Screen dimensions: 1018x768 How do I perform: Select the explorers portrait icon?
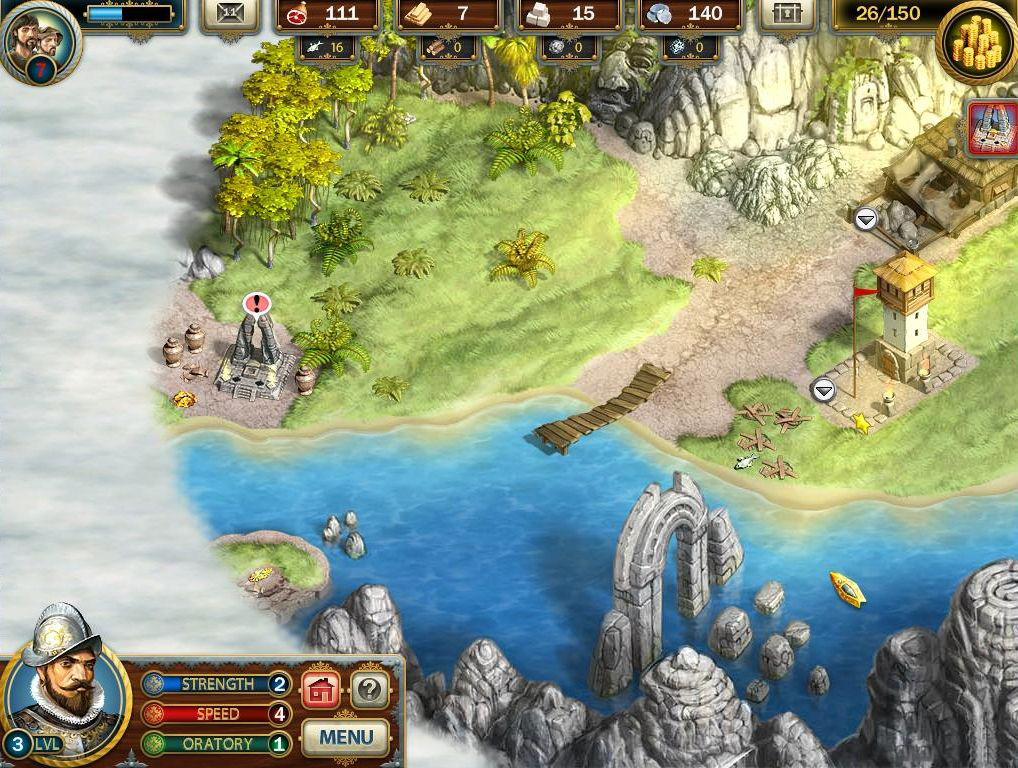point(38,42)
